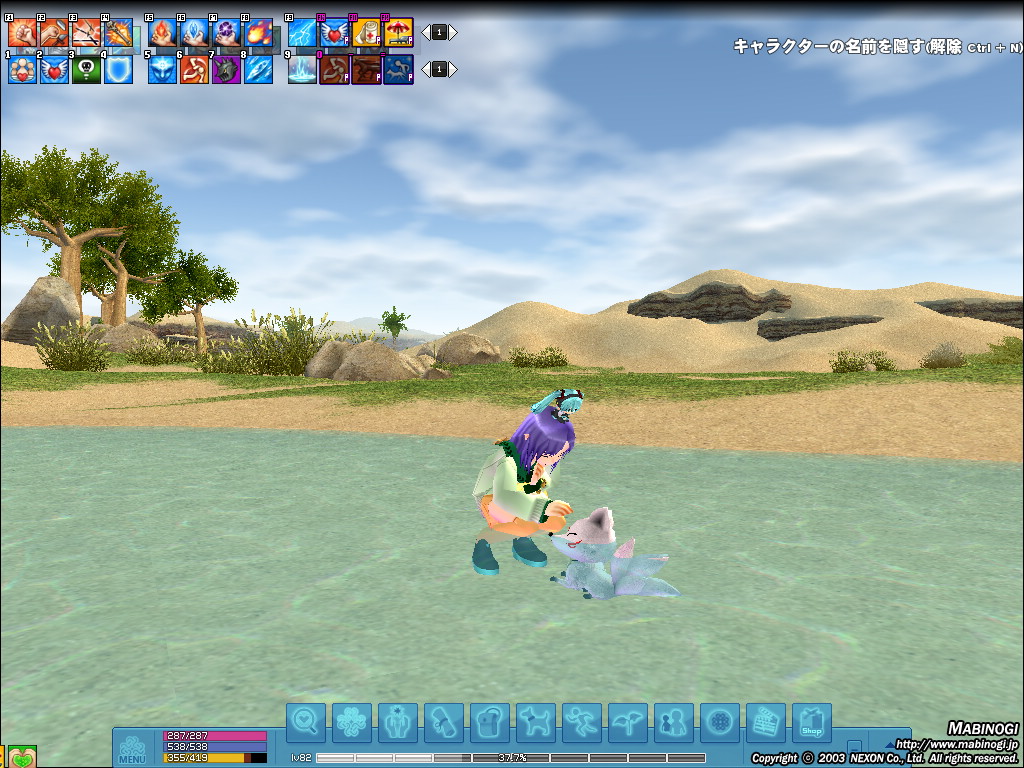Select the running figure action icon
Image resolution: width=1024 pixels, height=768 pixels.
tap(581, 723)
